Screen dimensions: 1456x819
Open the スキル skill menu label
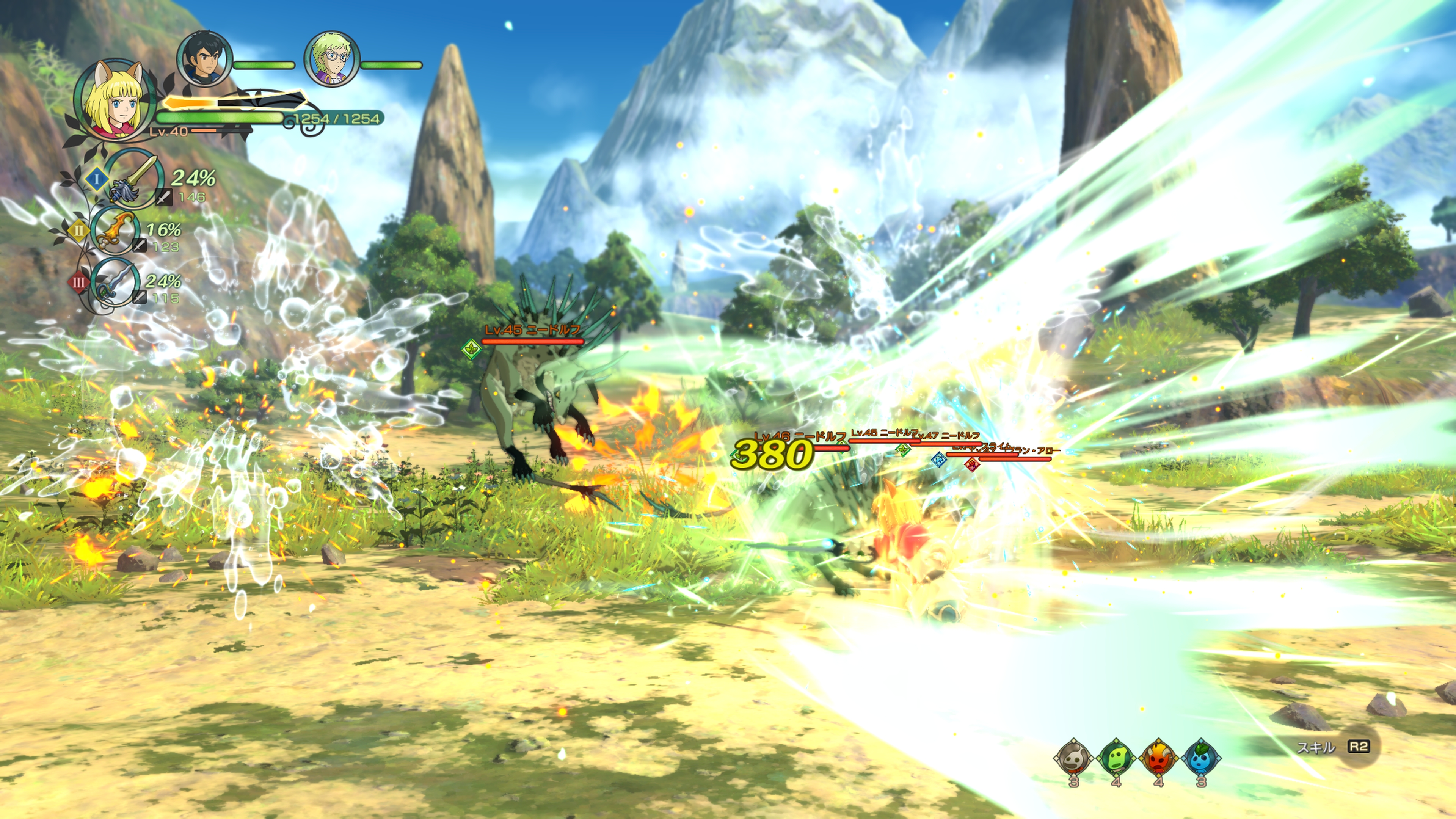pos(1315,747)
